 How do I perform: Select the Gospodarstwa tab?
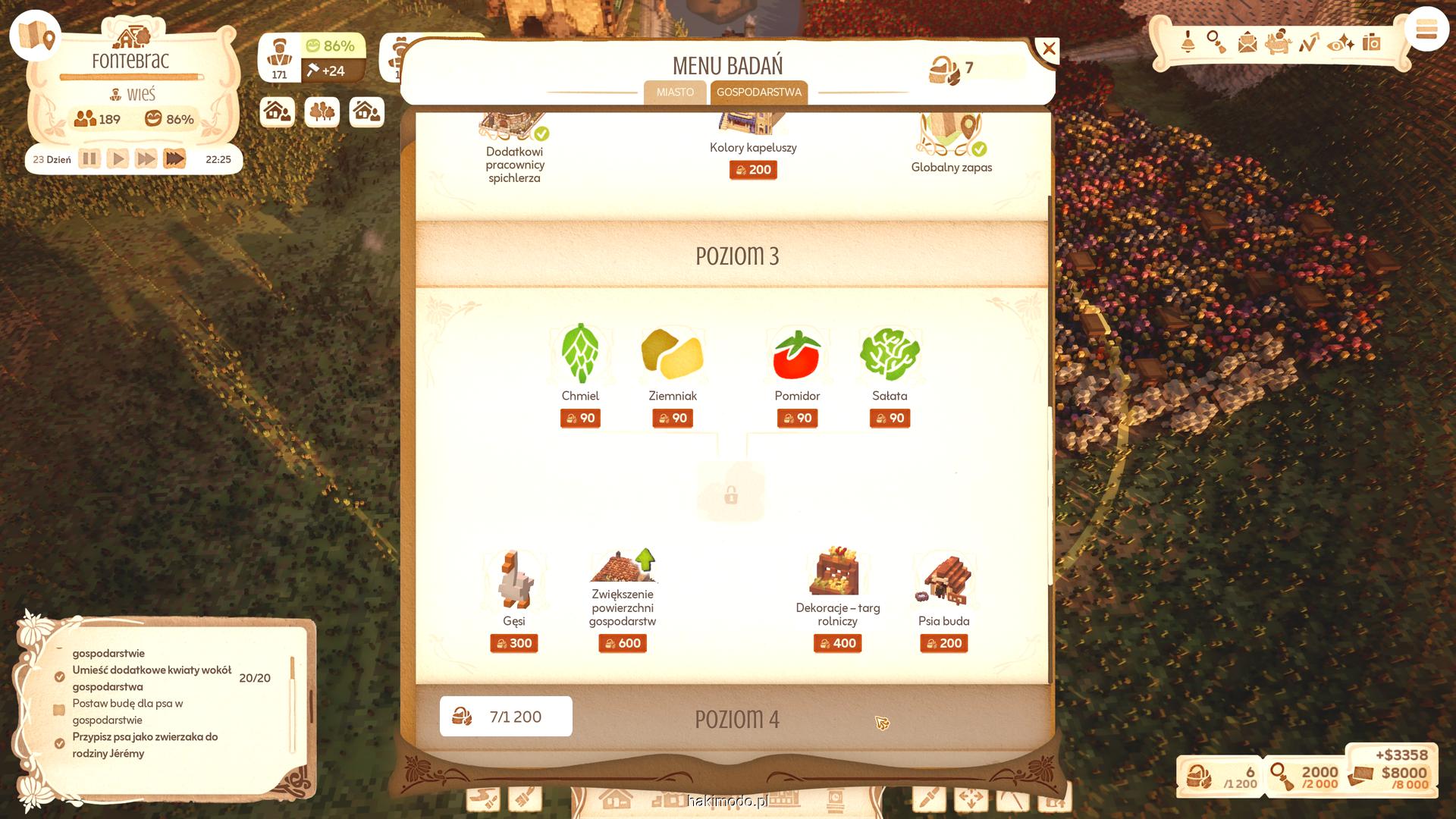(x=758, y=93)
